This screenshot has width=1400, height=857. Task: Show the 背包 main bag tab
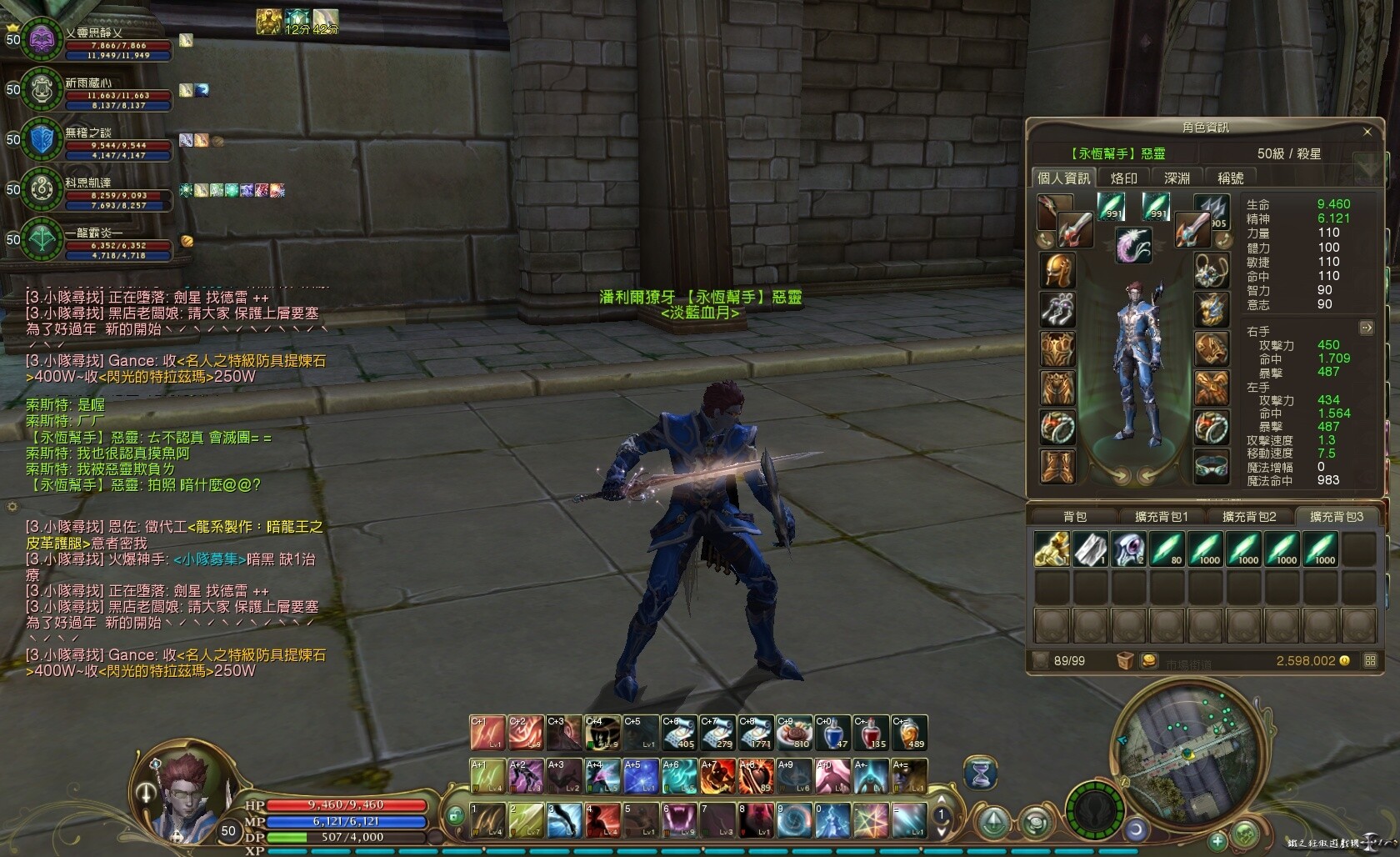(1075, 517)
